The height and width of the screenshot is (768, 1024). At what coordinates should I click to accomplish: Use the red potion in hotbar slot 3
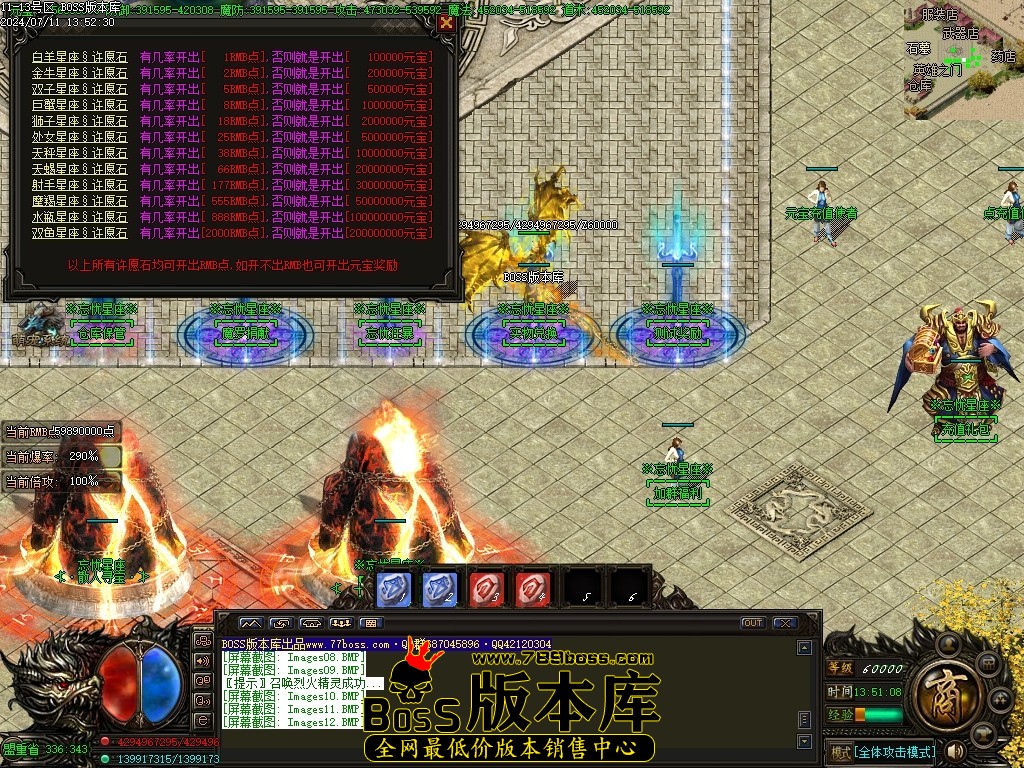coord(487,588)
